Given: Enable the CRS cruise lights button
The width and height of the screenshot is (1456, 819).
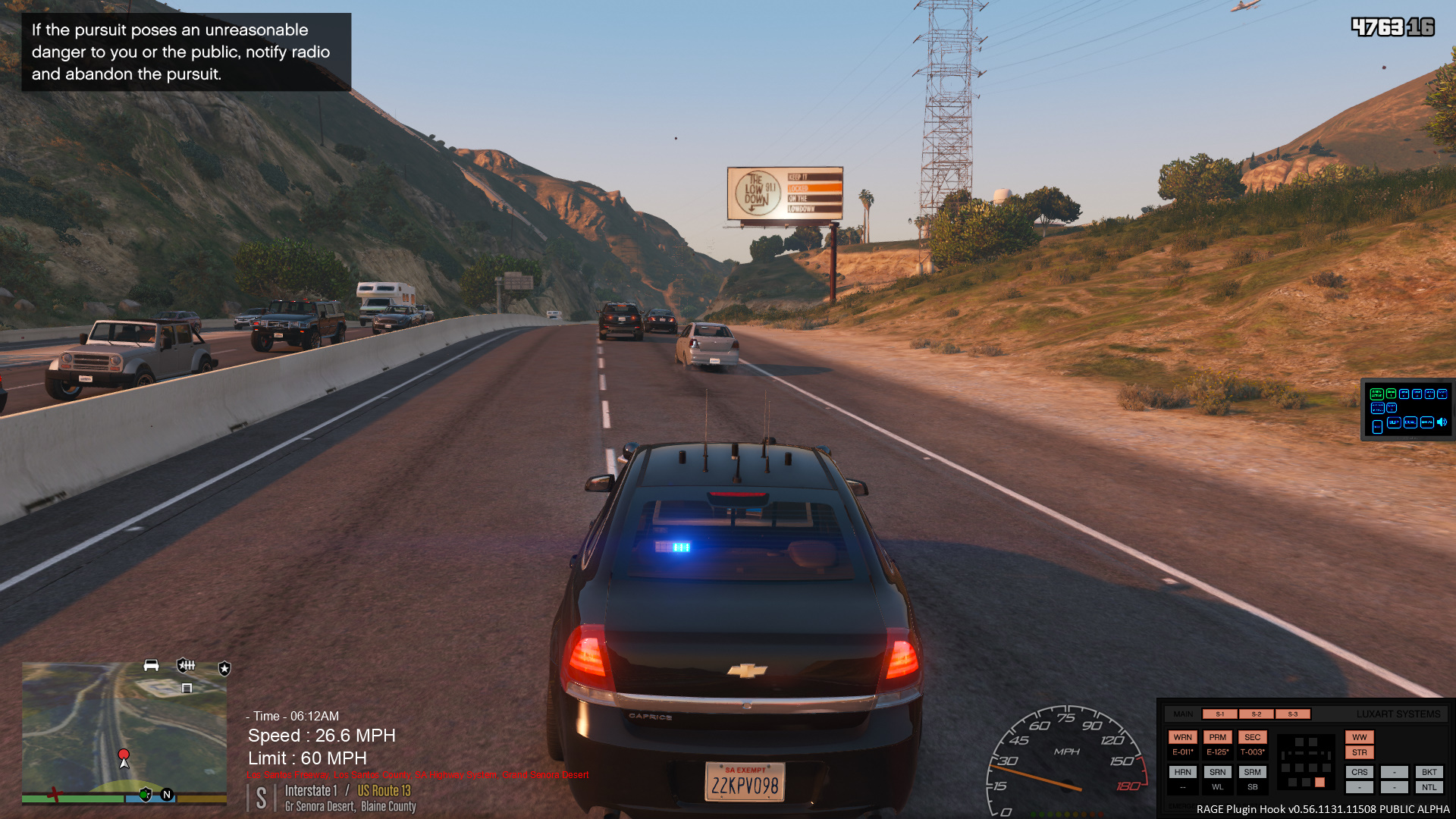Looking at the screenshot, I should 1359,772.
